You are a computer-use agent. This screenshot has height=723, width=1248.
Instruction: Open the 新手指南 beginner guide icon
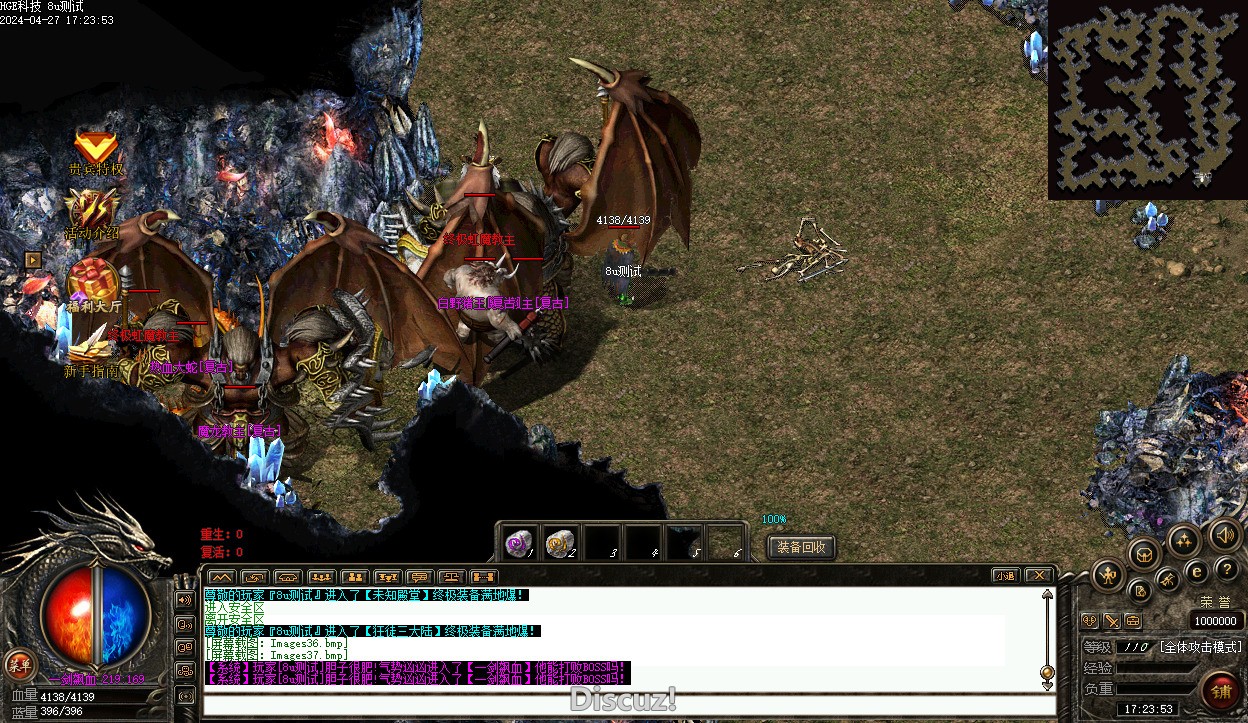pyautogui.click(x=93, y=347)
